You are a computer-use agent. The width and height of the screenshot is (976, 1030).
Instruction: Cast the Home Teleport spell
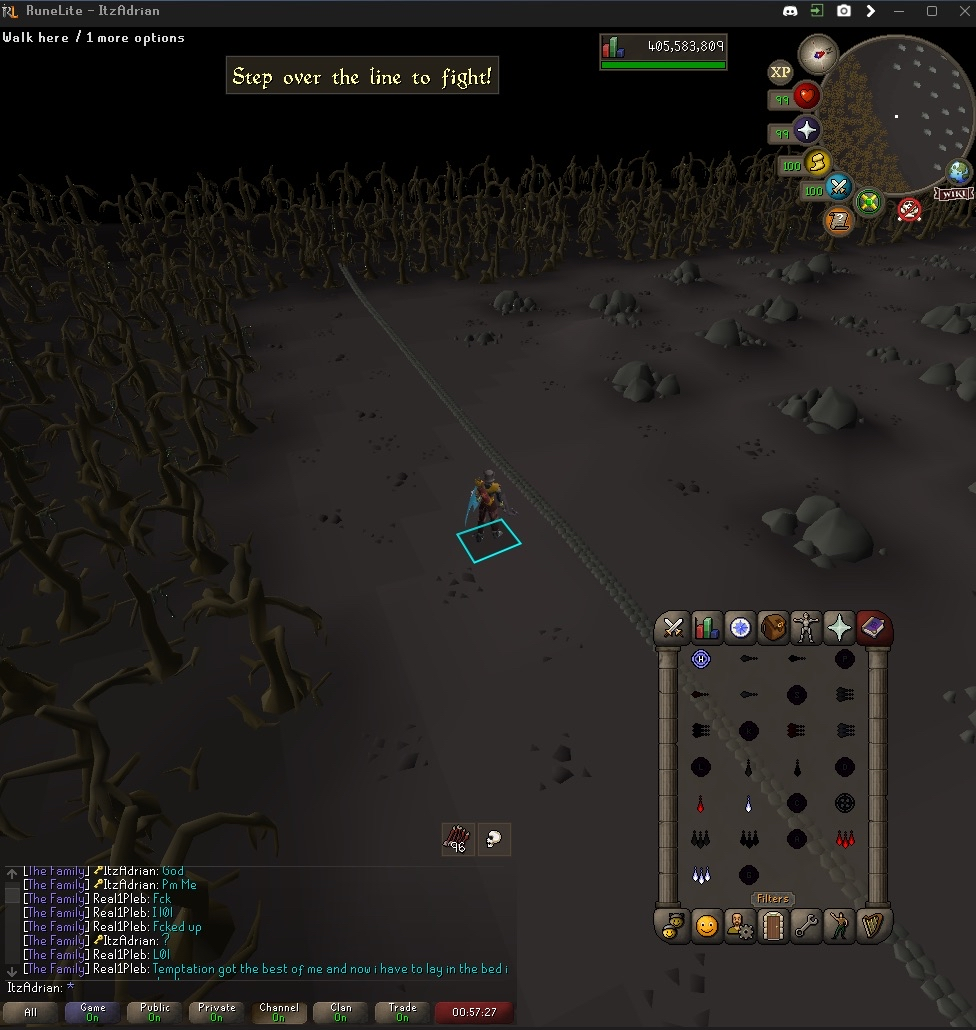pyautogui.click(x=701, y=660)
